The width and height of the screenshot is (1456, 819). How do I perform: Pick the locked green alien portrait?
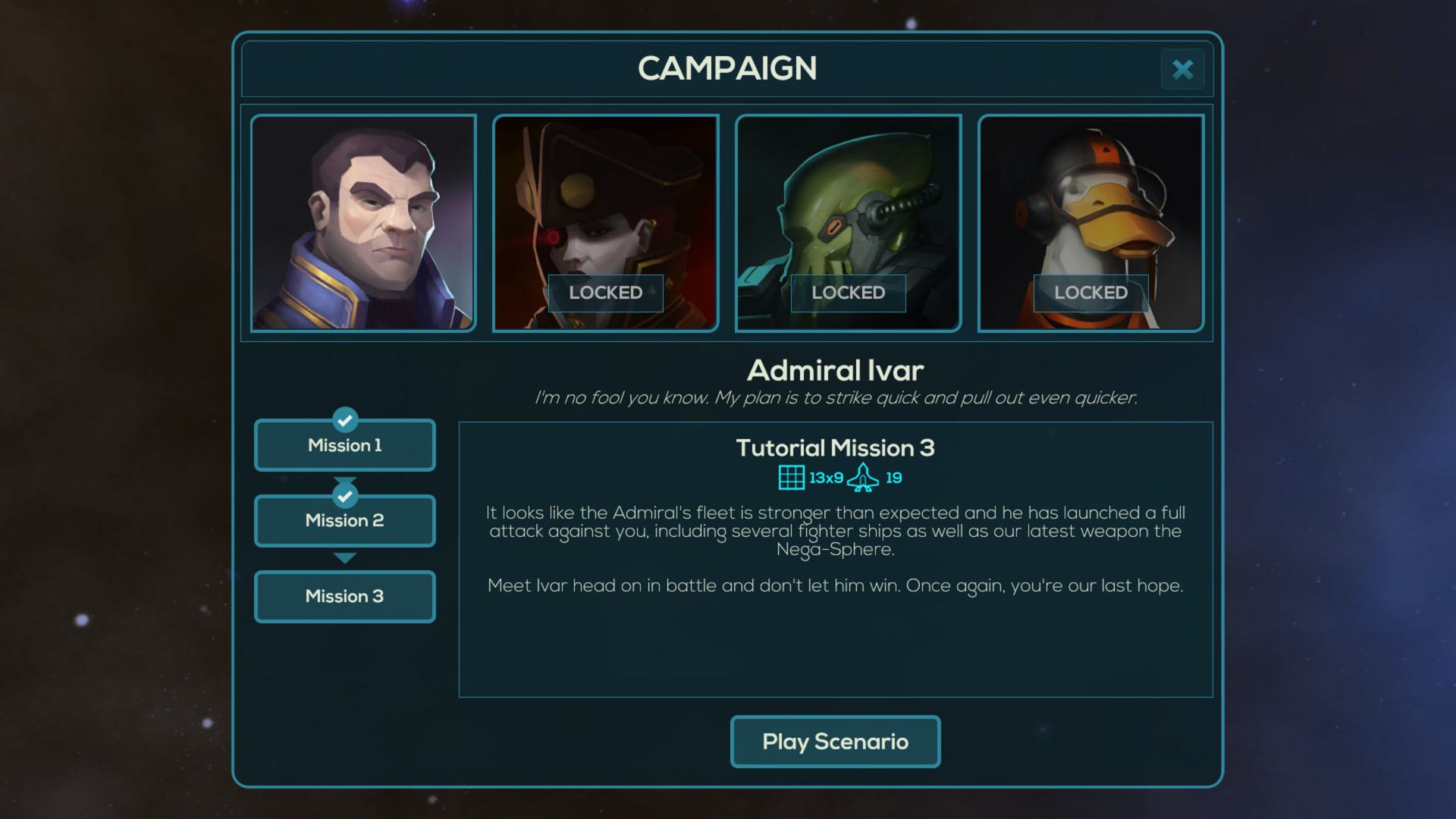point(848,223)
